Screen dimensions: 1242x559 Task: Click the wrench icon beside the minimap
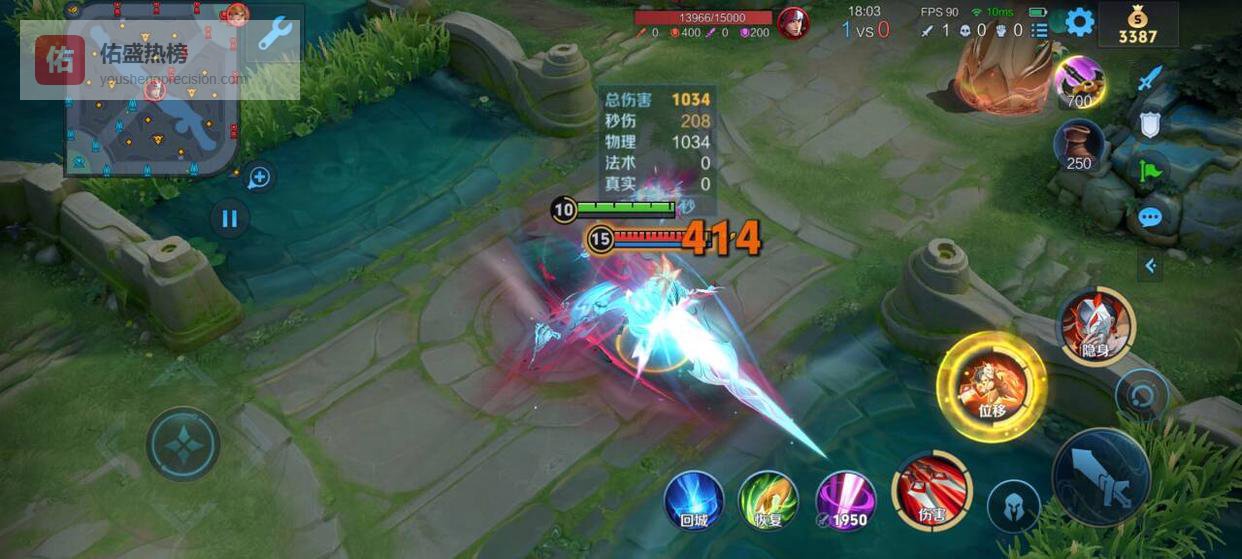coord(274,35)
